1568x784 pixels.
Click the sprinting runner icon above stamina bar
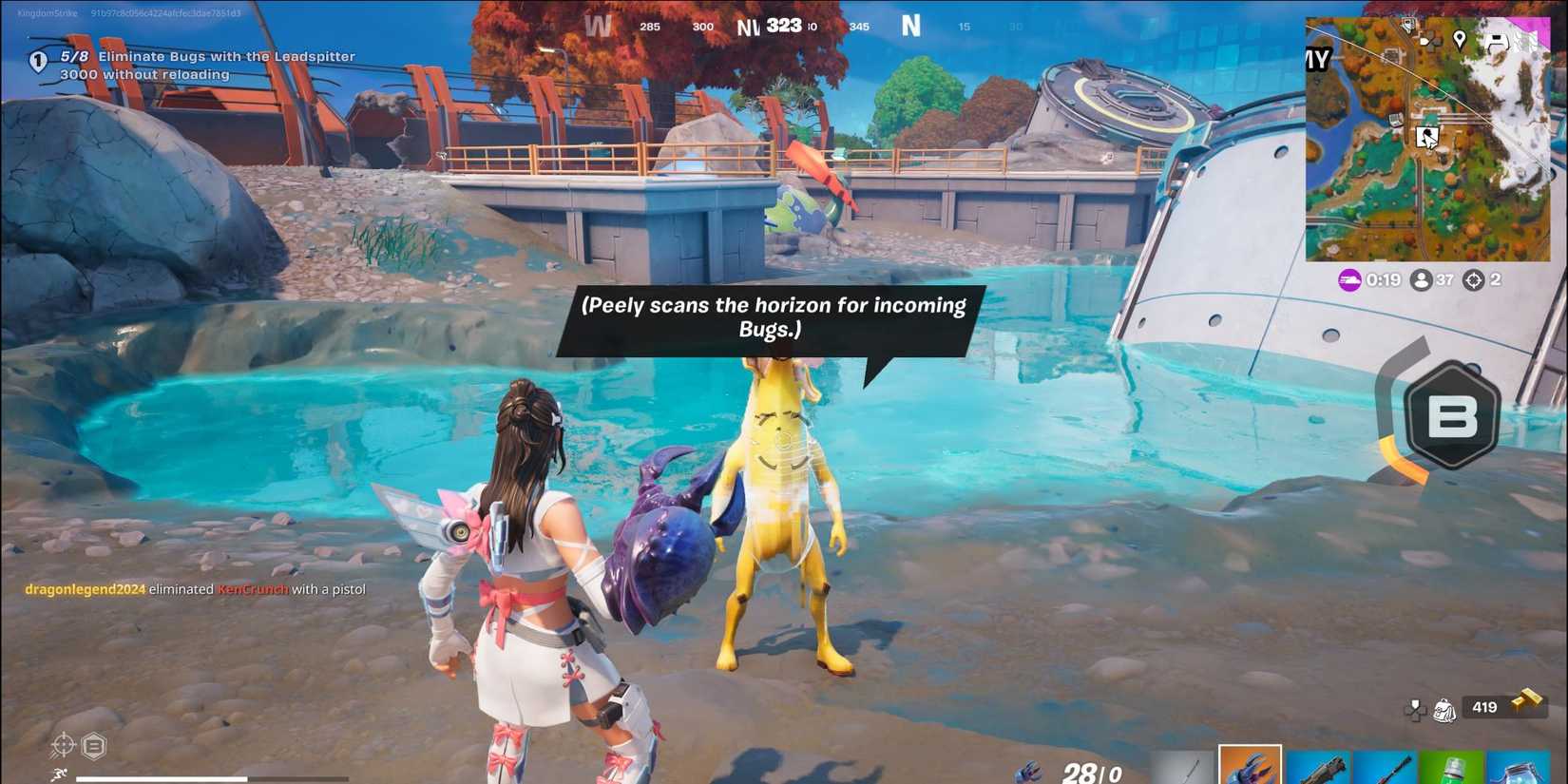pos(59,774)
